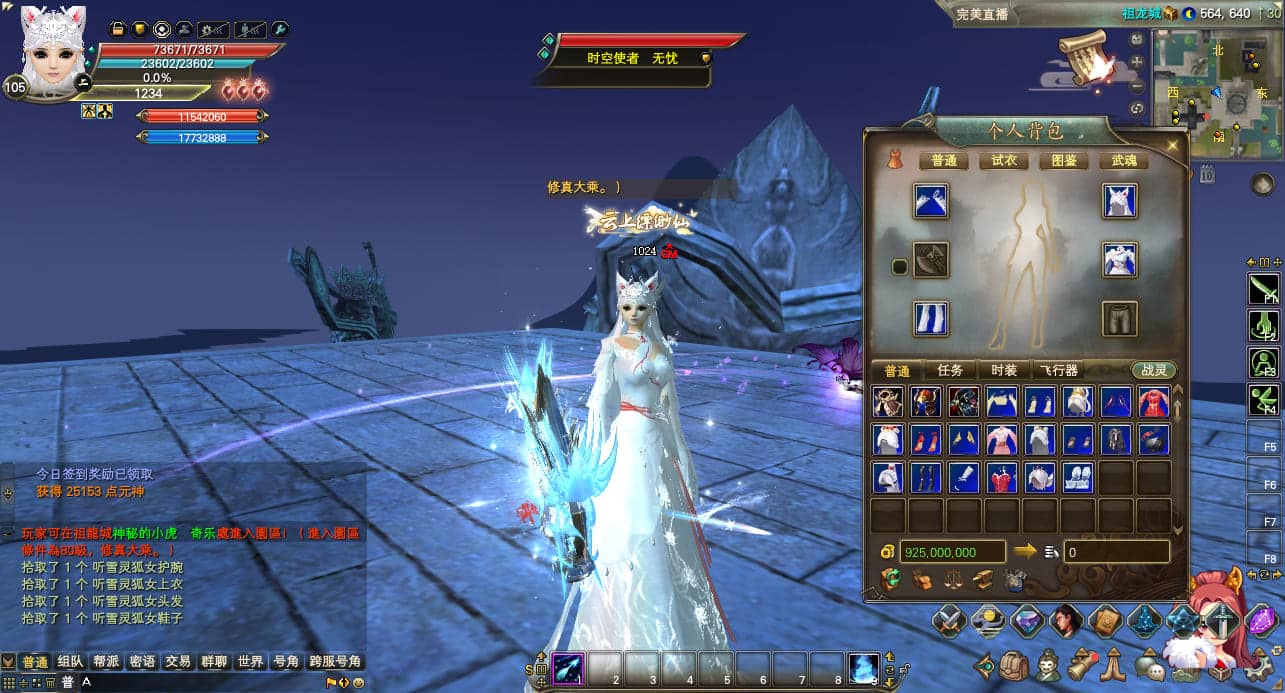Show the 时装 fashion bag tab
Screen dimensions: 1285x693
click(1003, 370)
